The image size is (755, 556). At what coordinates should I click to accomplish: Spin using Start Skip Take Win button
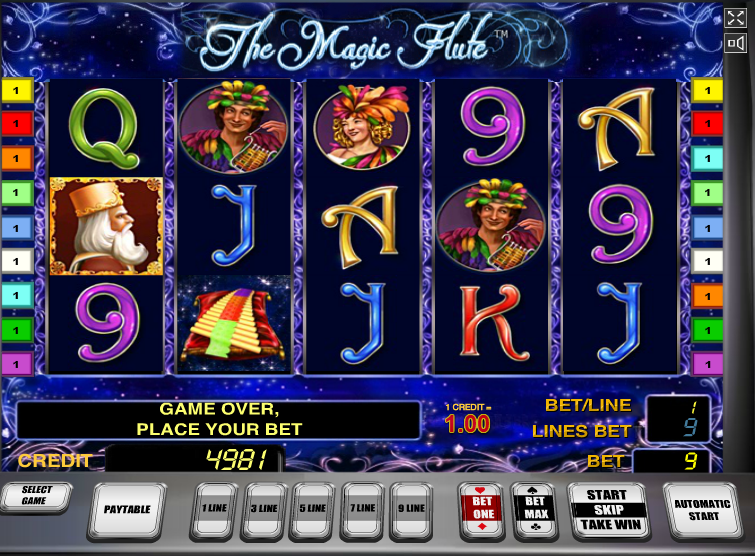(x=607, y=509)
